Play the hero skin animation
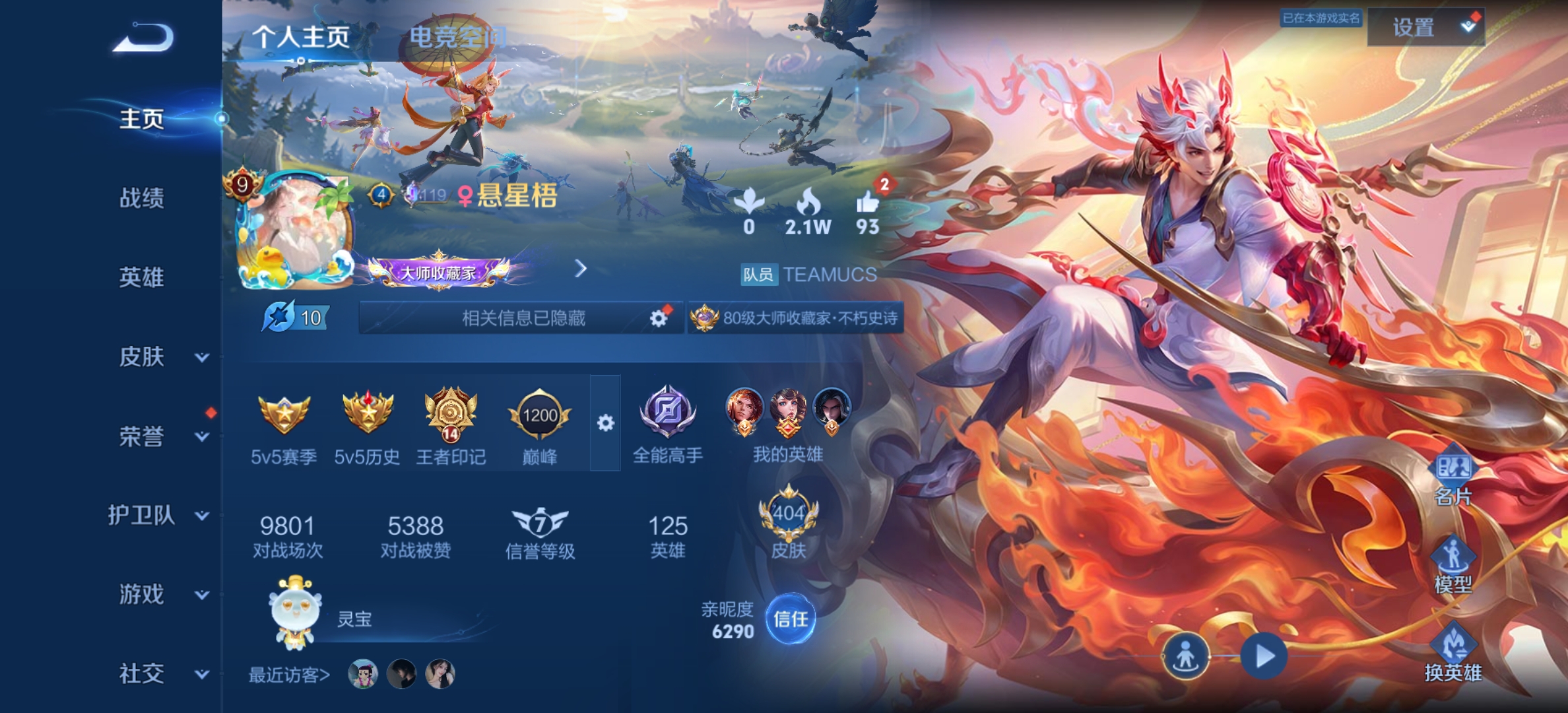 tap(1263, 656)
